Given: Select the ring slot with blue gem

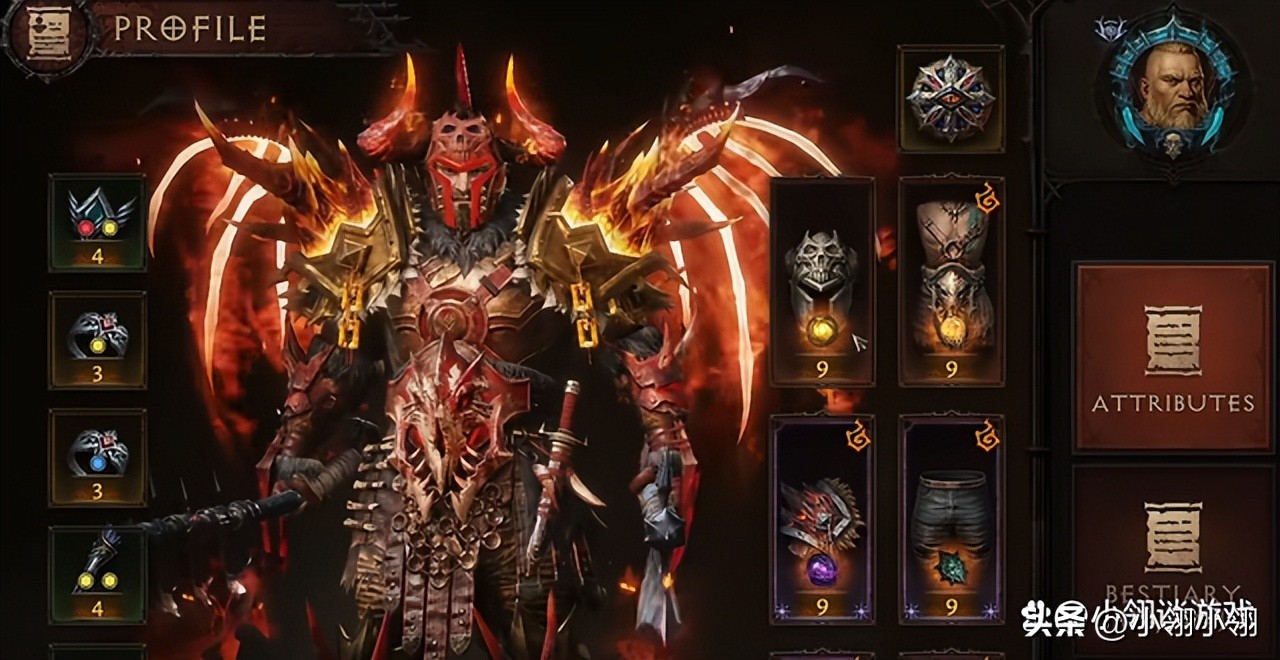Looking at the screenshot, I should tap(98, 457).
